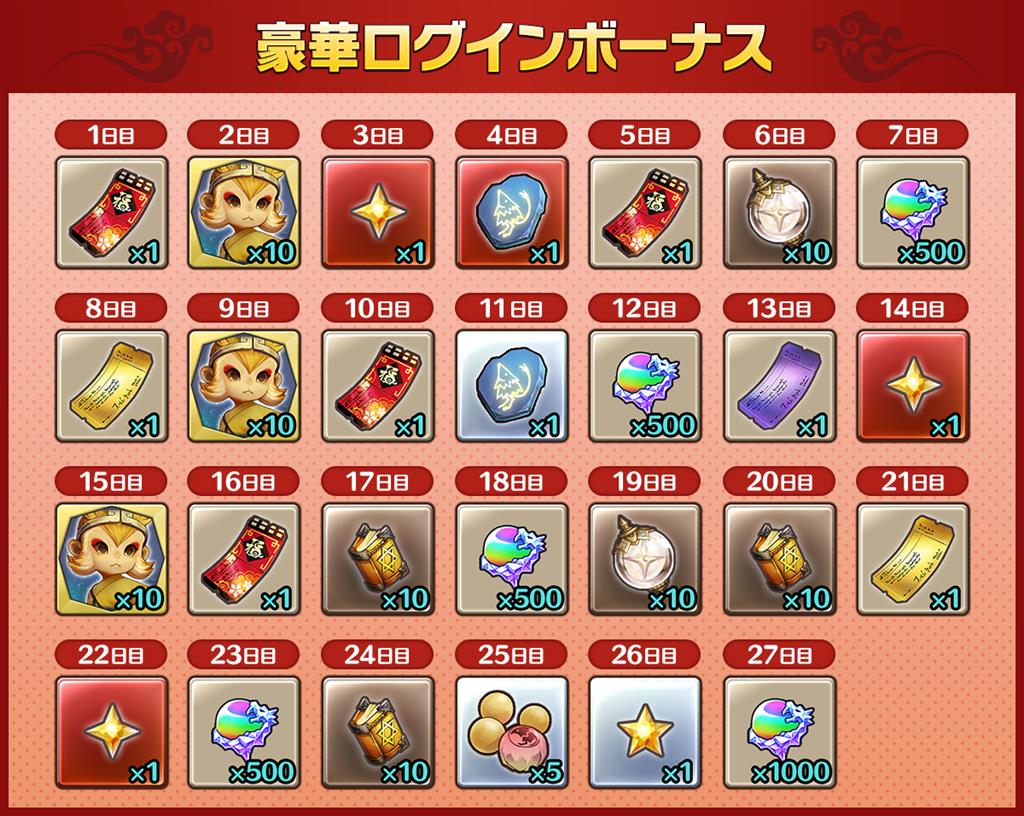The width and height of the screenshot is (1024, 816).
Task: Select the Day 4 blue rune stone
Action: (512, 212)
